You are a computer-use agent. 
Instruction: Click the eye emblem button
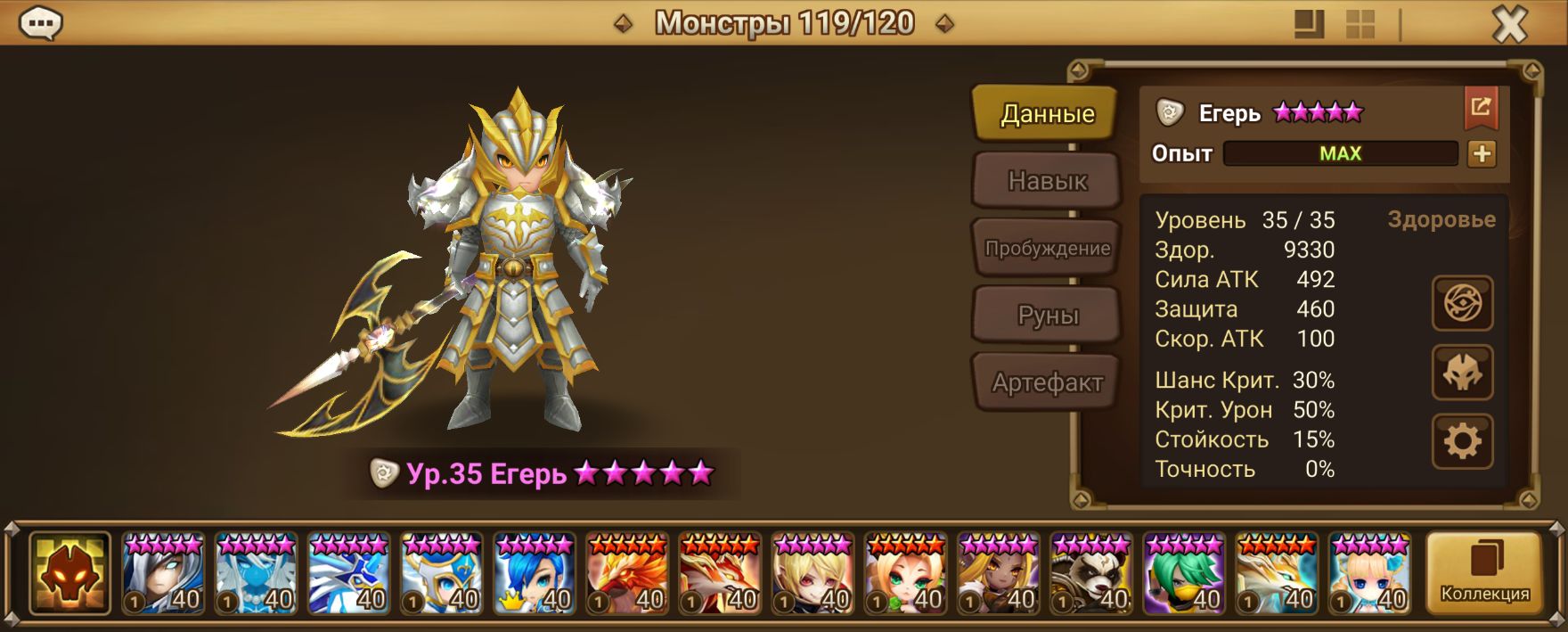click(1462, 304)
